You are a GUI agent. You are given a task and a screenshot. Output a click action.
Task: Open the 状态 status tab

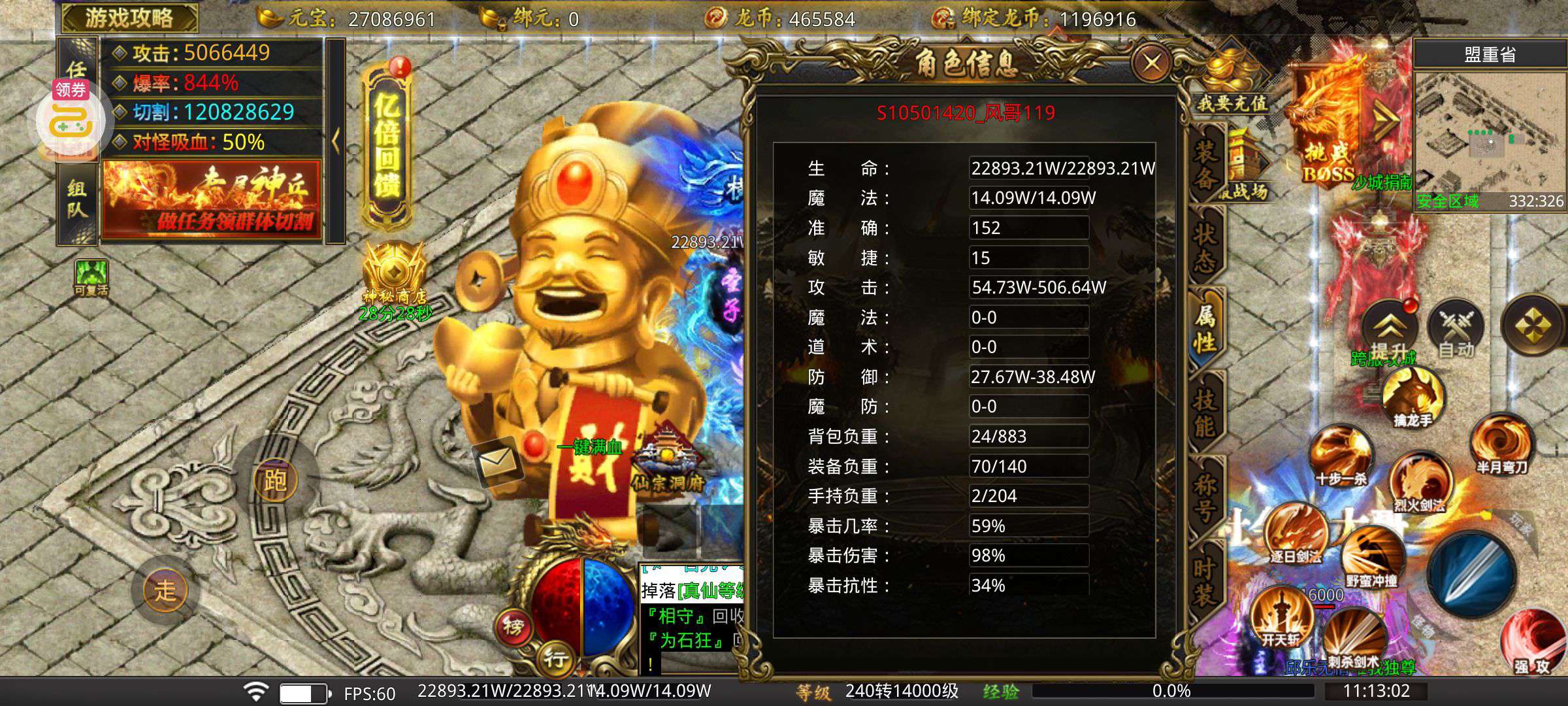[x=1205, y=248]
